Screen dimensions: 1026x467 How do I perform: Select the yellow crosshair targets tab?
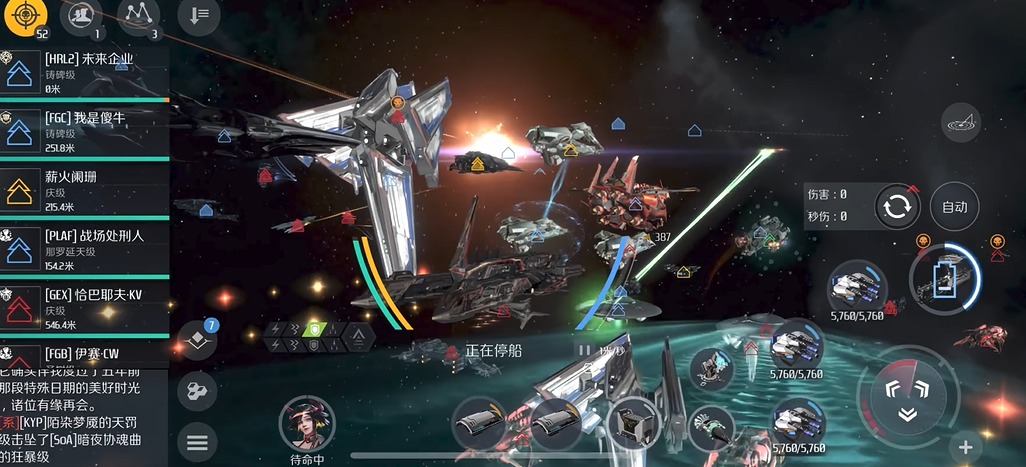pos(26,17)
